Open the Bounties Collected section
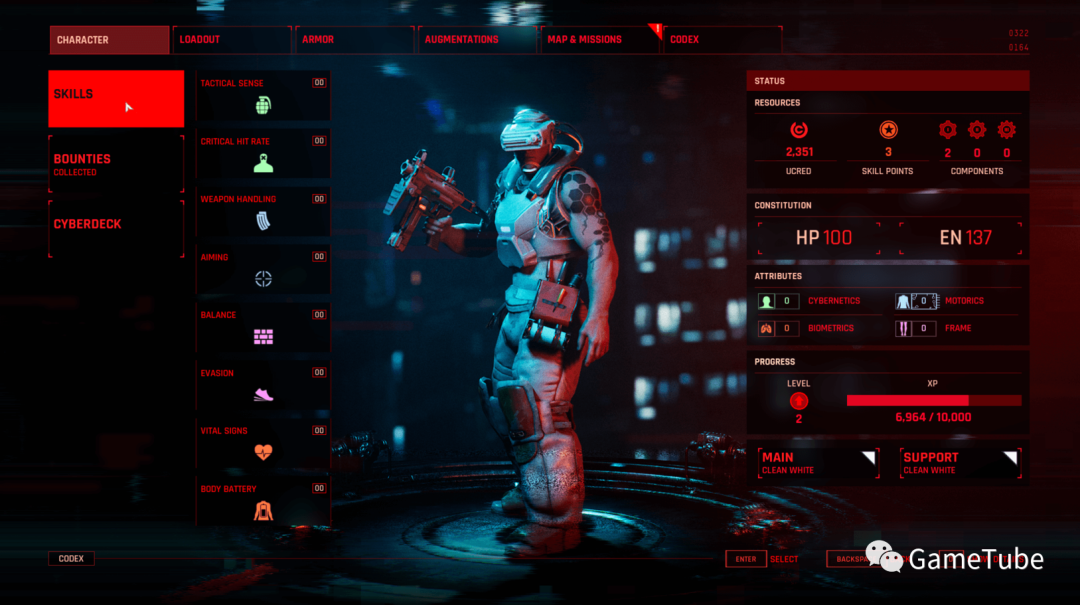The image size is (1080, 605). 116,164
